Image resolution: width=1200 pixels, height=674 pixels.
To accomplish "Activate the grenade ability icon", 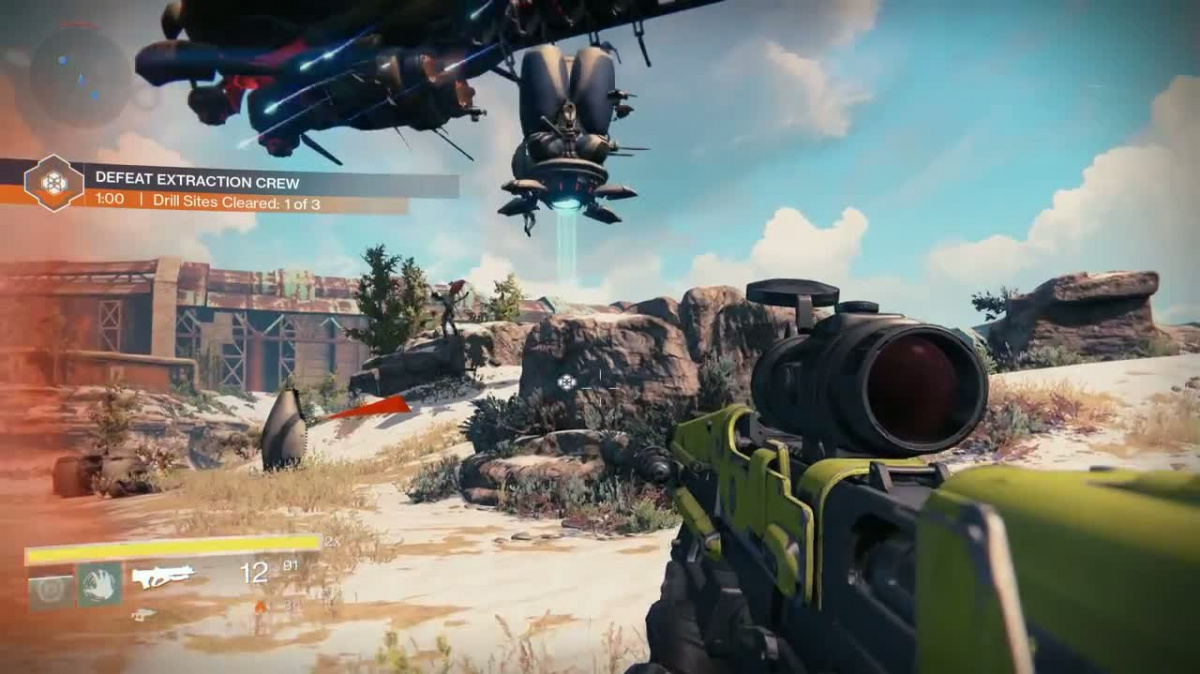I will coord(50,586).
